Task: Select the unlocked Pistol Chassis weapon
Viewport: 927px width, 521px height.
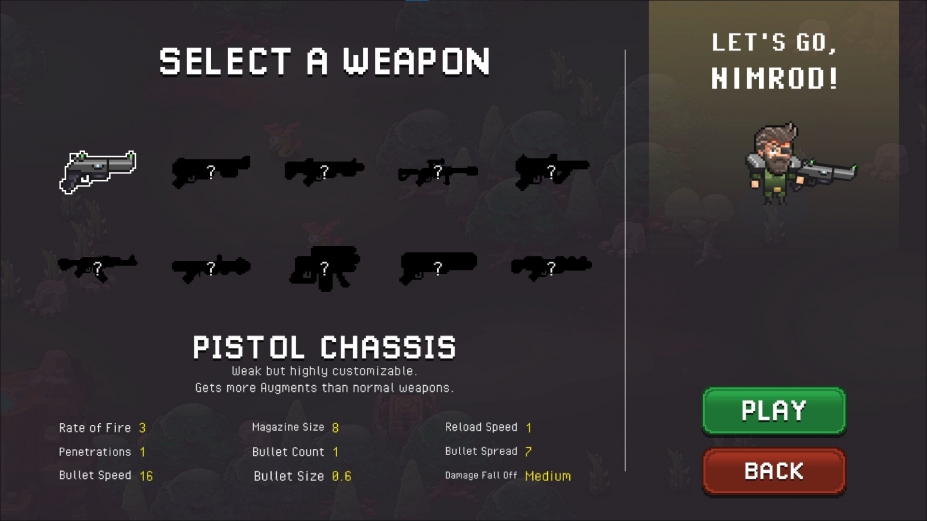Action: click(98, 171)
